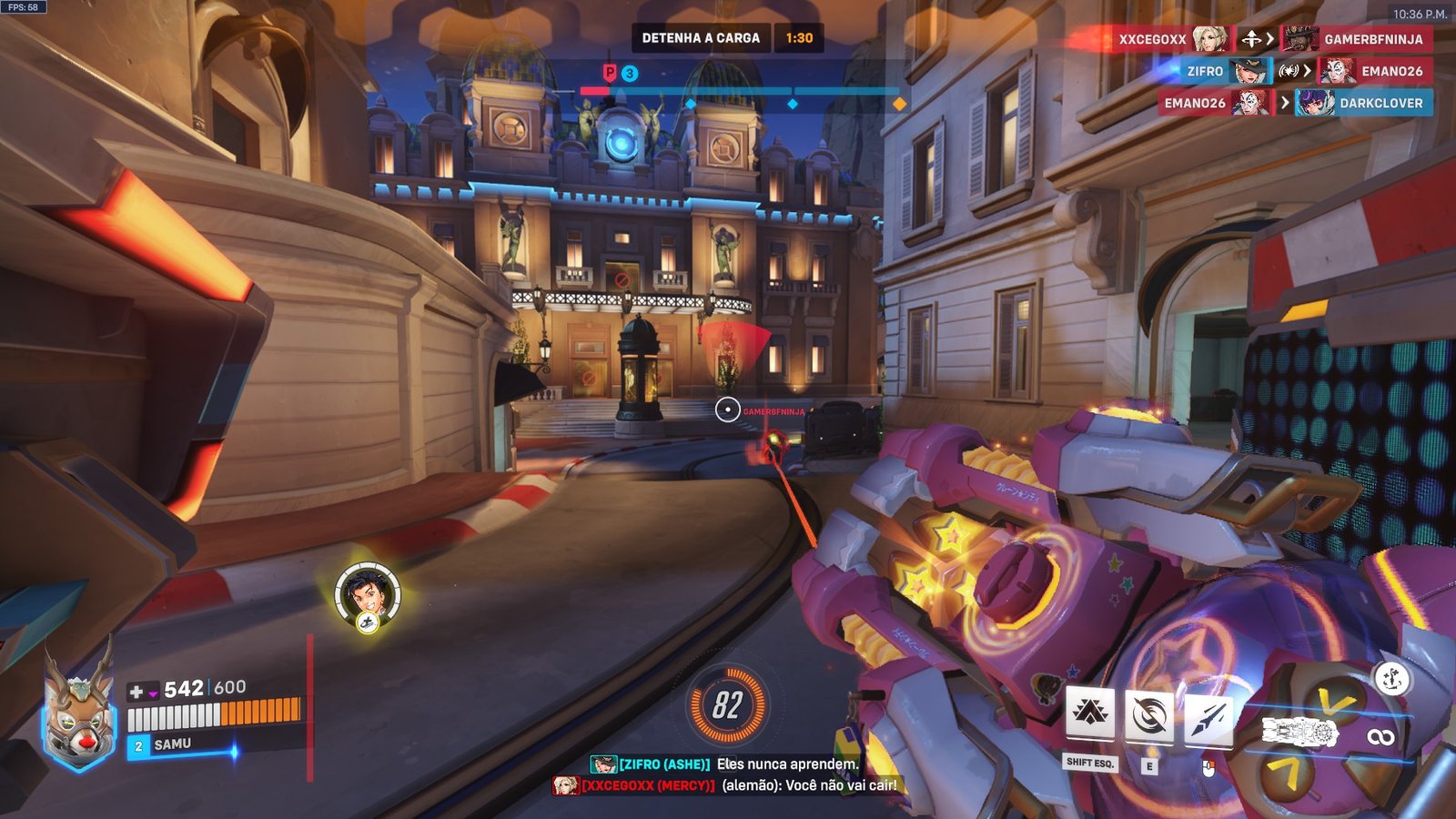Viewport: 1456px width, 819px height.
Task: Click the ZIFRO (ASHE) chat message
Action: pos(725,764)
